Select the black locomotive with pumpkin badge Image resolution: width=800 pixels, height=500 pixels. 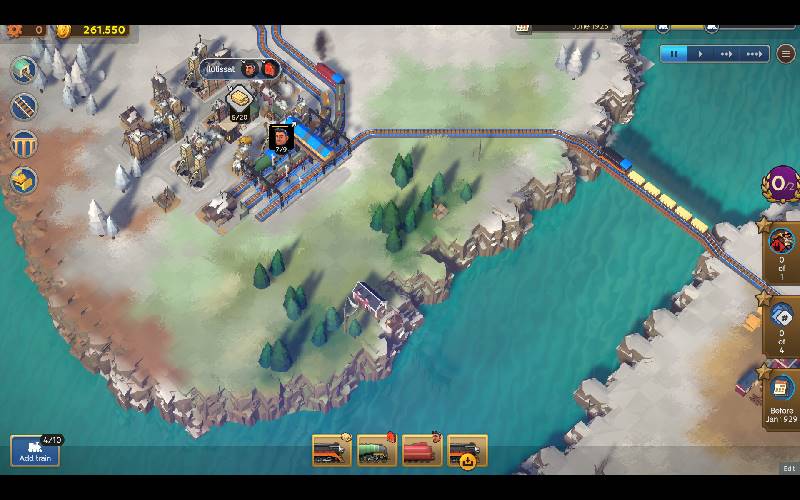pyautogui.click(x=467, y=451)
